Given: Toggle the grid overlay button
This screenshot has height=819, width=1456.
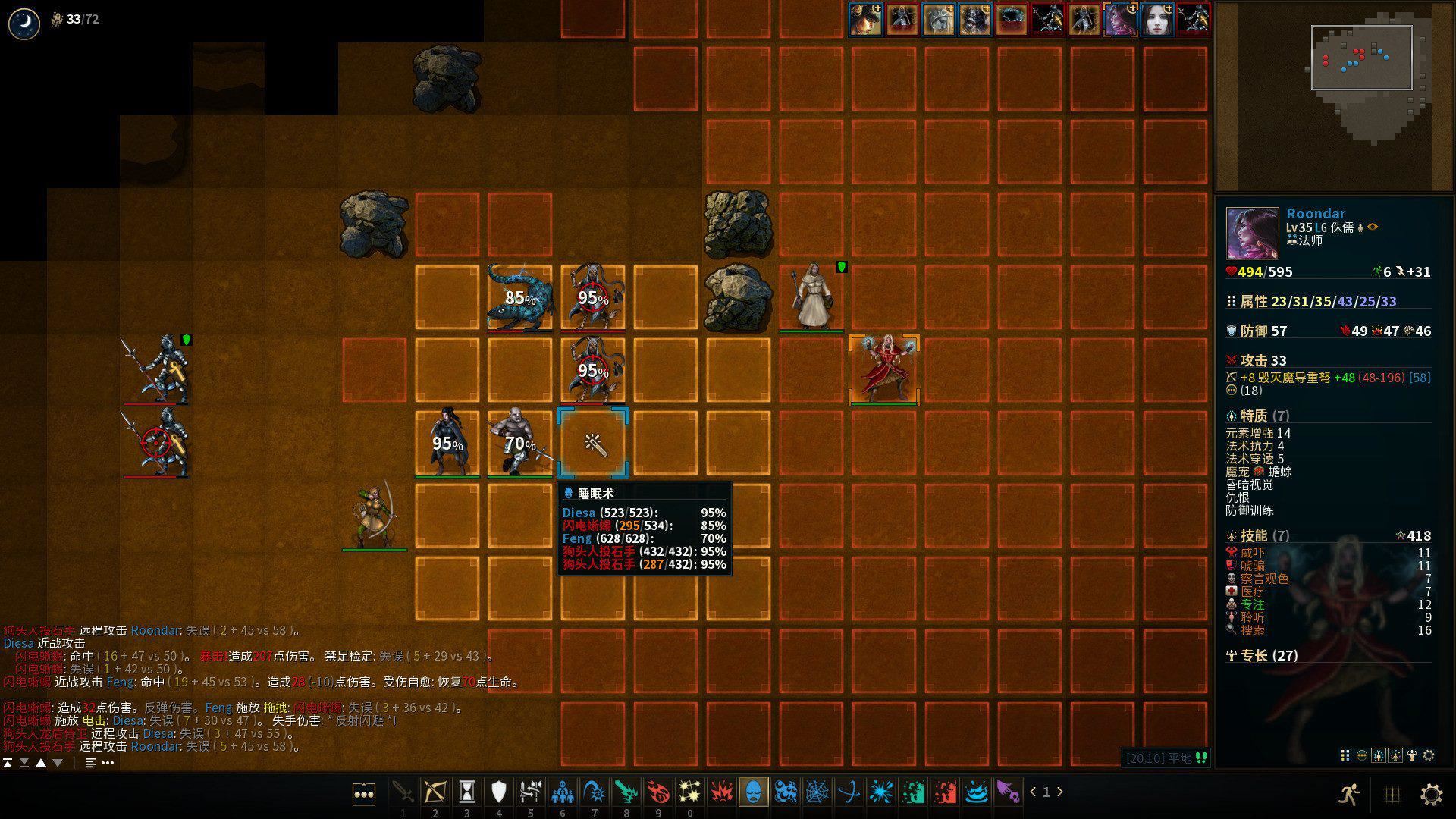Looking at the screenshot, I should [1392, 794].
